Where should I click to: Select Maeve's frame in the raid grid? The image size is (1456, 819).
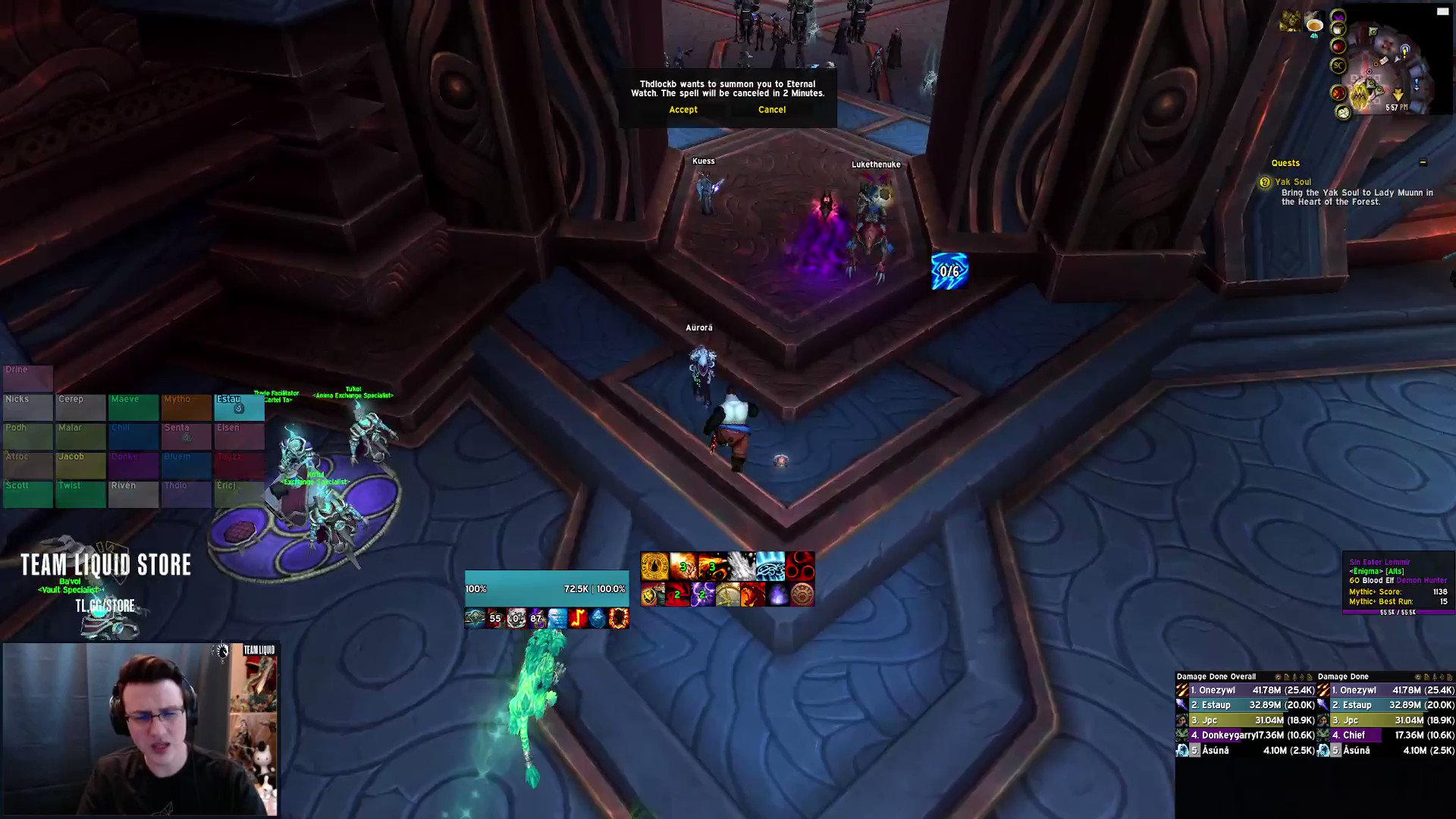(134, 406)
